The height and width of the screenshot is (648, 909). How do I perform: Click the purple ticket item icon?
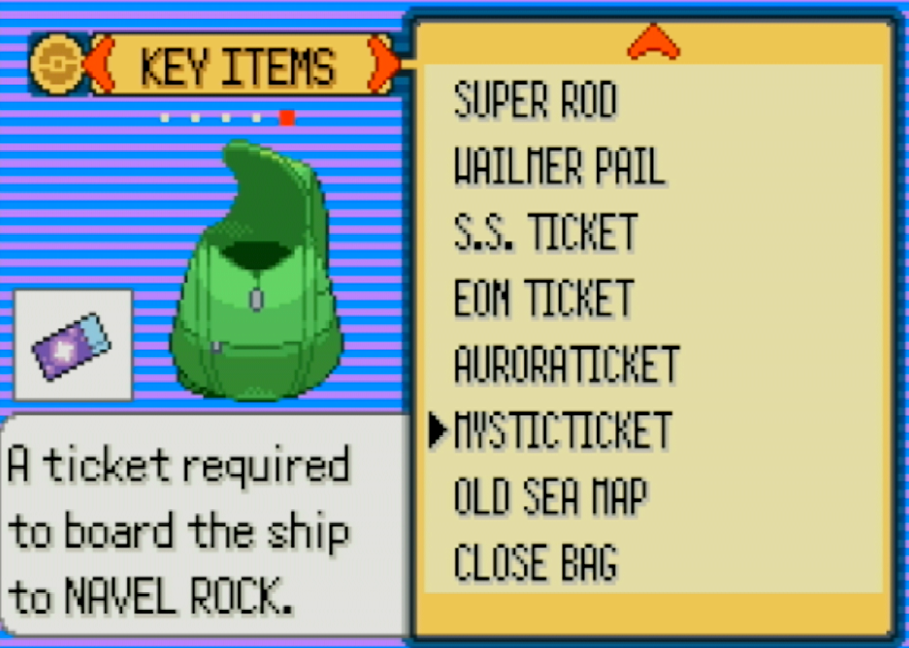[x=73, y=344]
